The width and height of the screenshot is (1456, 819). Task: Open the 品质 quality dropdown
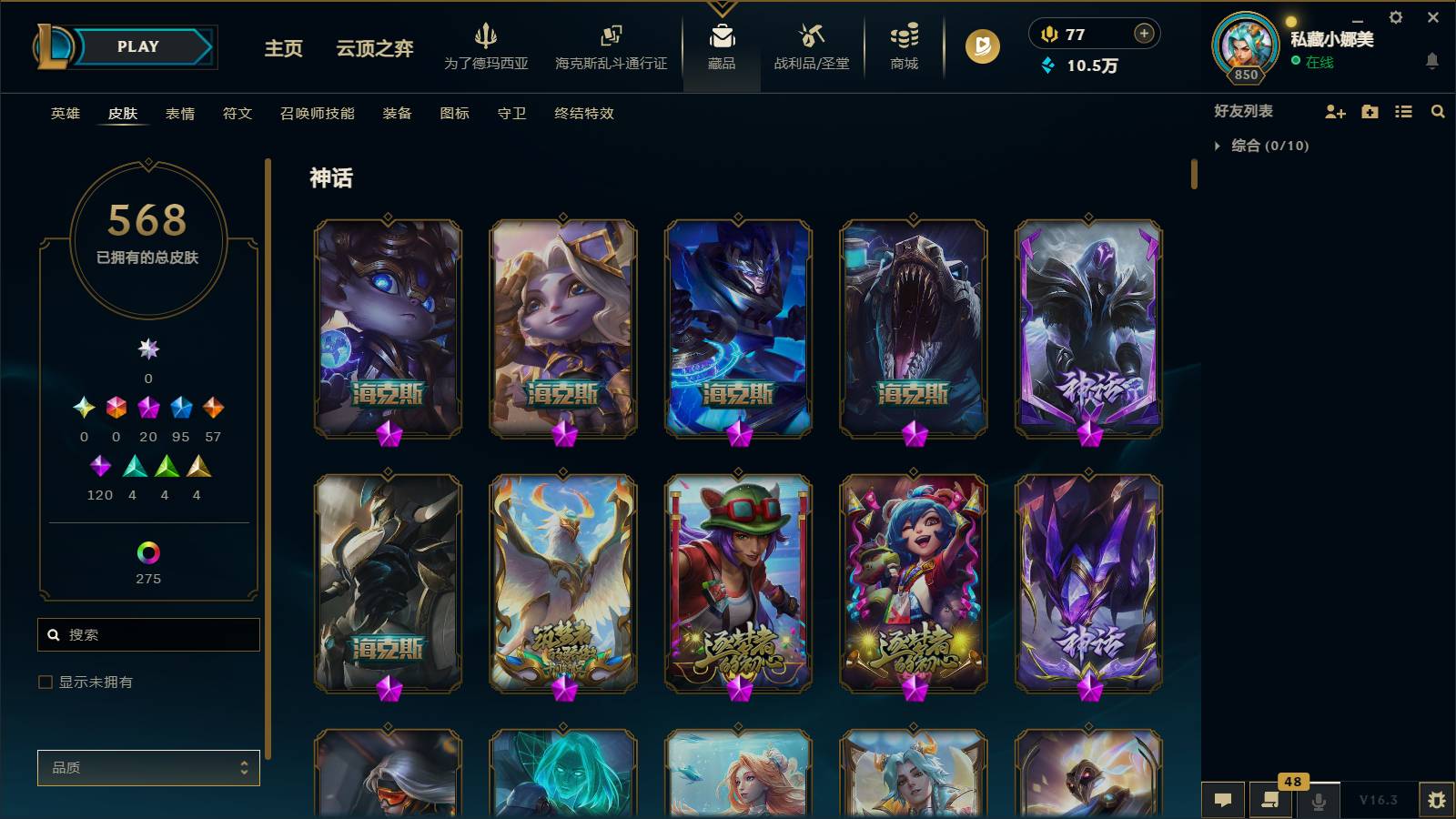(148, 767)
